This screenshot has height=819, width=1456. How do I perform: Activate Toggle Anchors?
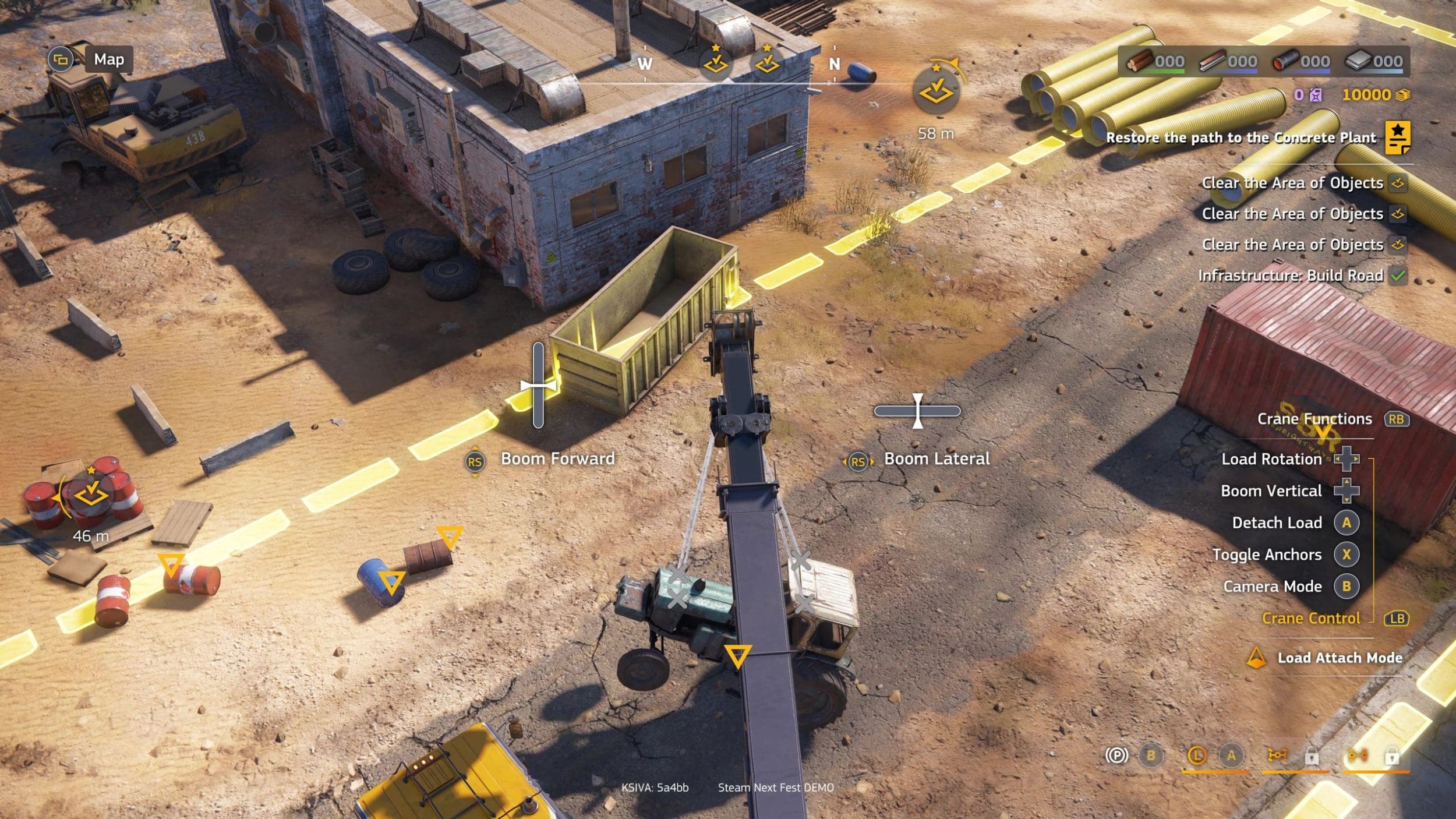(1267, 555)
